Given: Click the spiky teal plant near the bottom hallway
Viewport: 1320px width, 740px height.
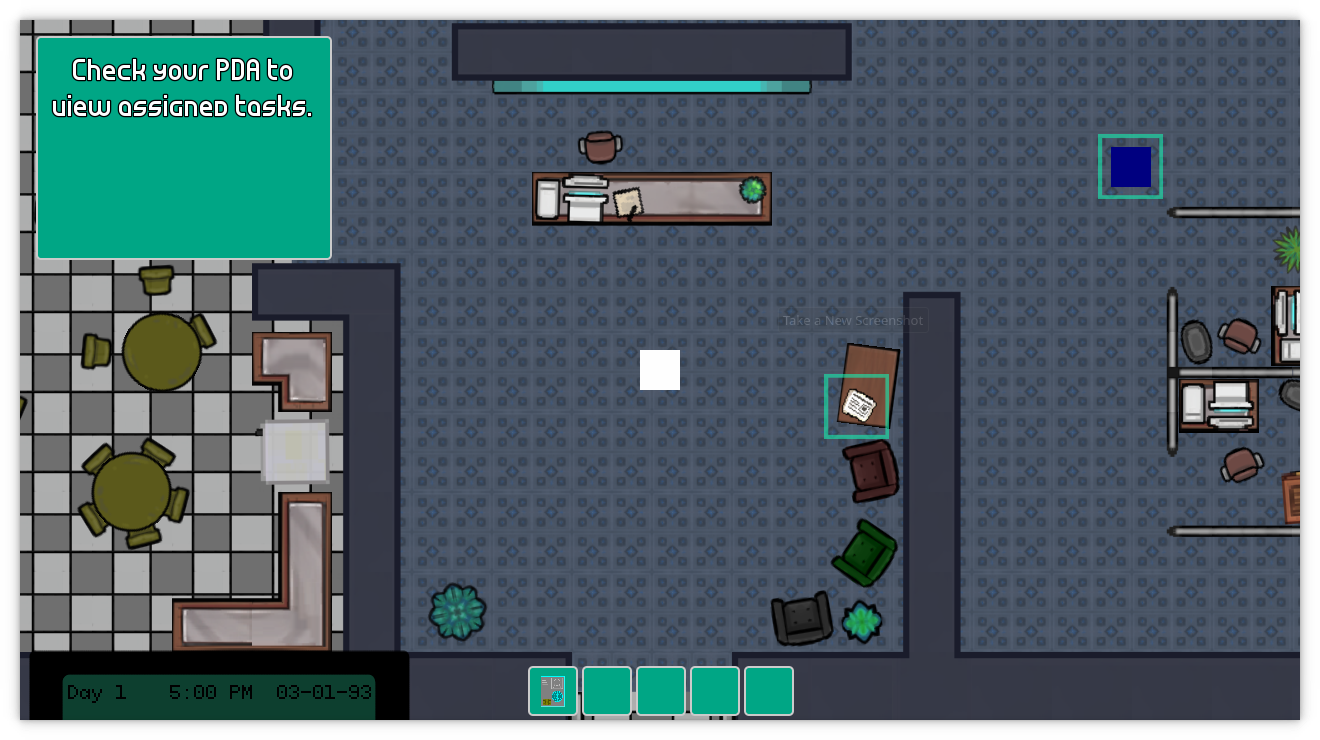Looking at the screenshot, I should coord(457,611).
